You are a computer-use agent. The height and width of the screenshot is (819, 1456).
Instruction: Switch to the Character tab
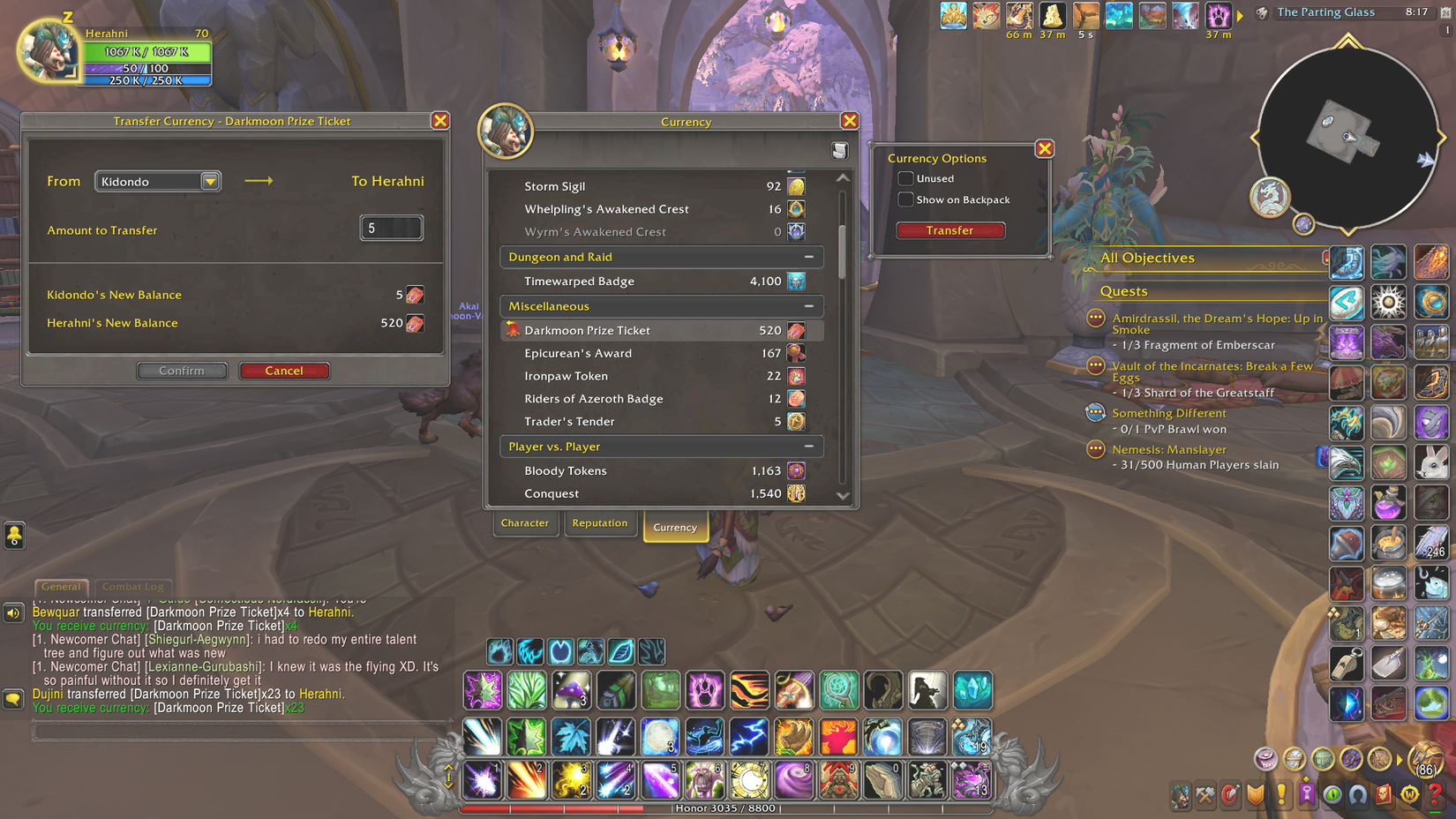[525, 522]
